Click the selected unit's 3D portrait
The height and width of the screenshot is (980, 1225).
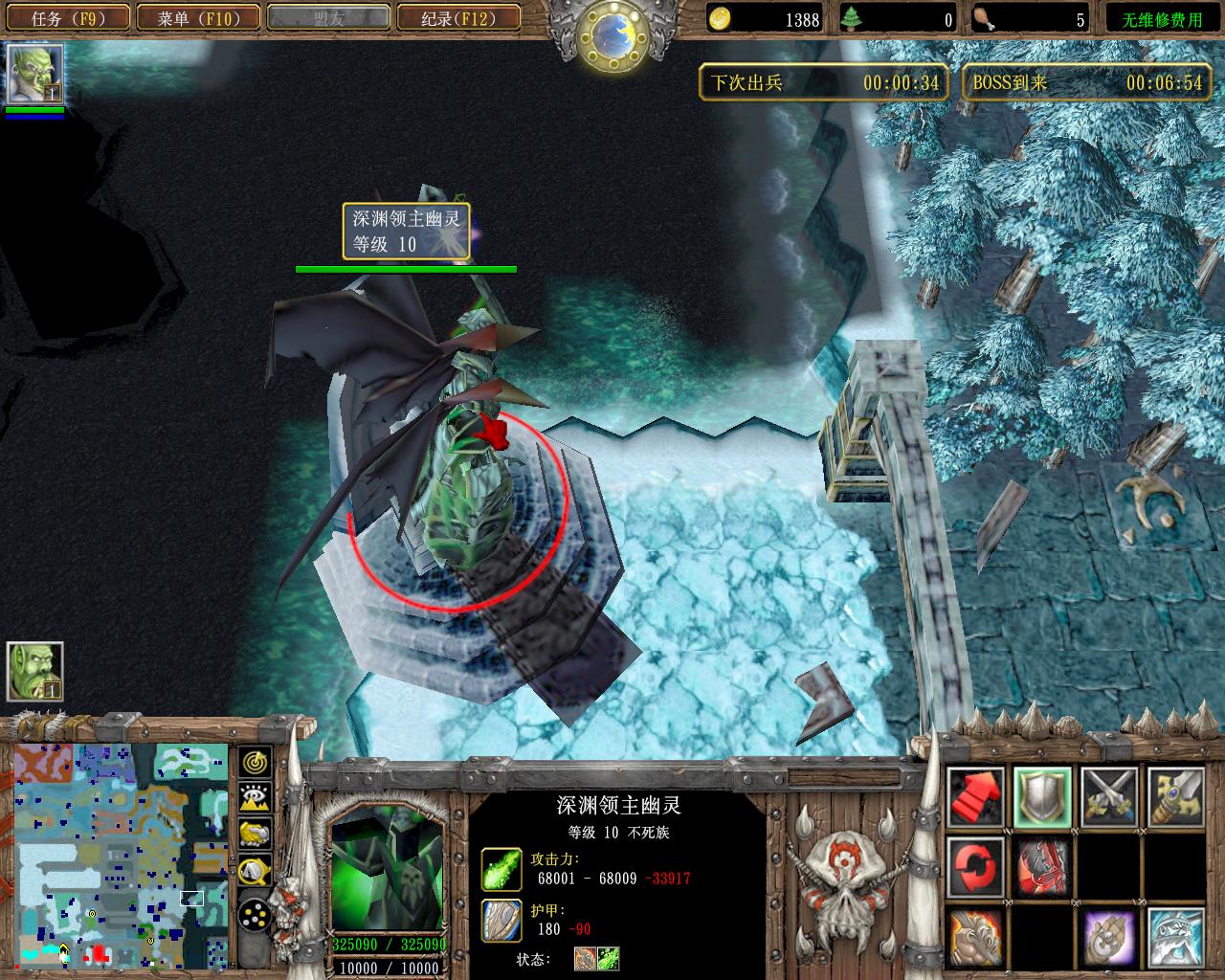tap(387, 876)
